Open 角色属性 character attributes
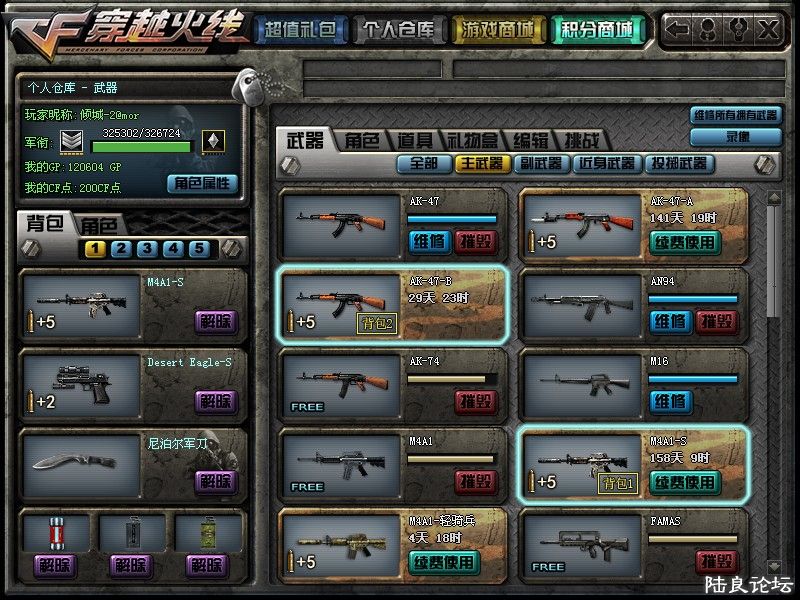The width and height of the screenshot is (800, 600). click(202, 183)
